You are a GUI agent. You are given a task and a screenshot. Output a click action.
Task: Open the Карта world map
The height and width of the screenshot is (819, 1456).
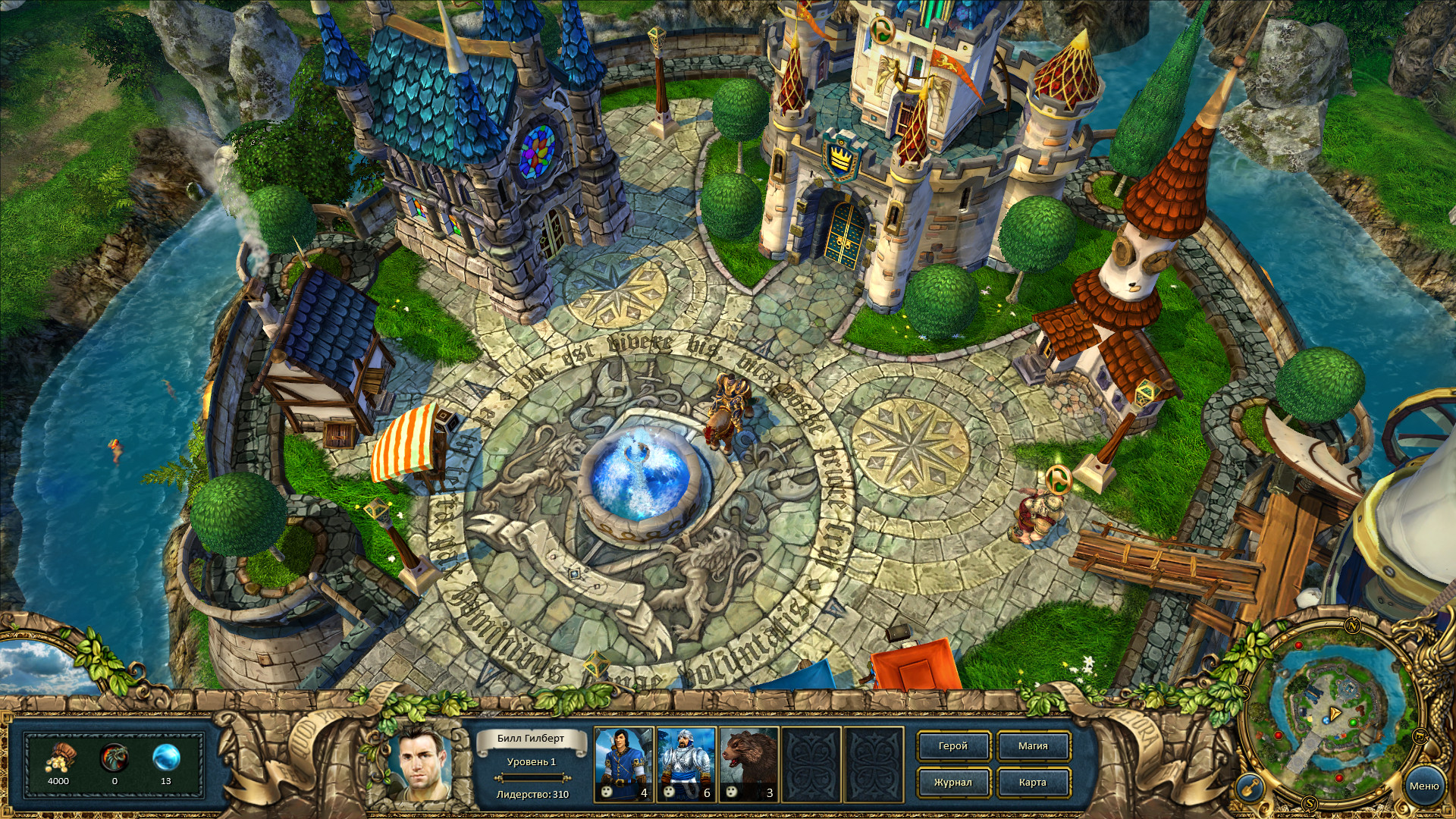[1034, 783]
